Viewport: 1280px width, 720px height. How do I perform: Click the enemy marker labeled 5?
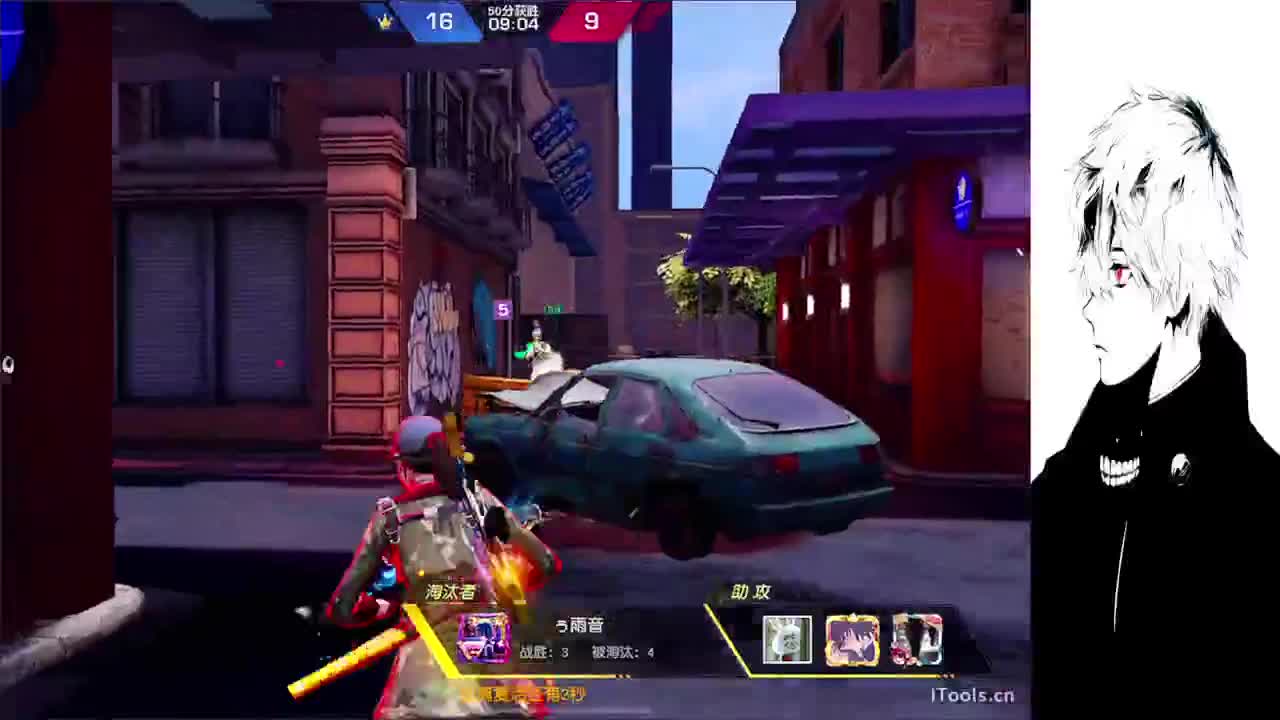click(x=505, y=310)
